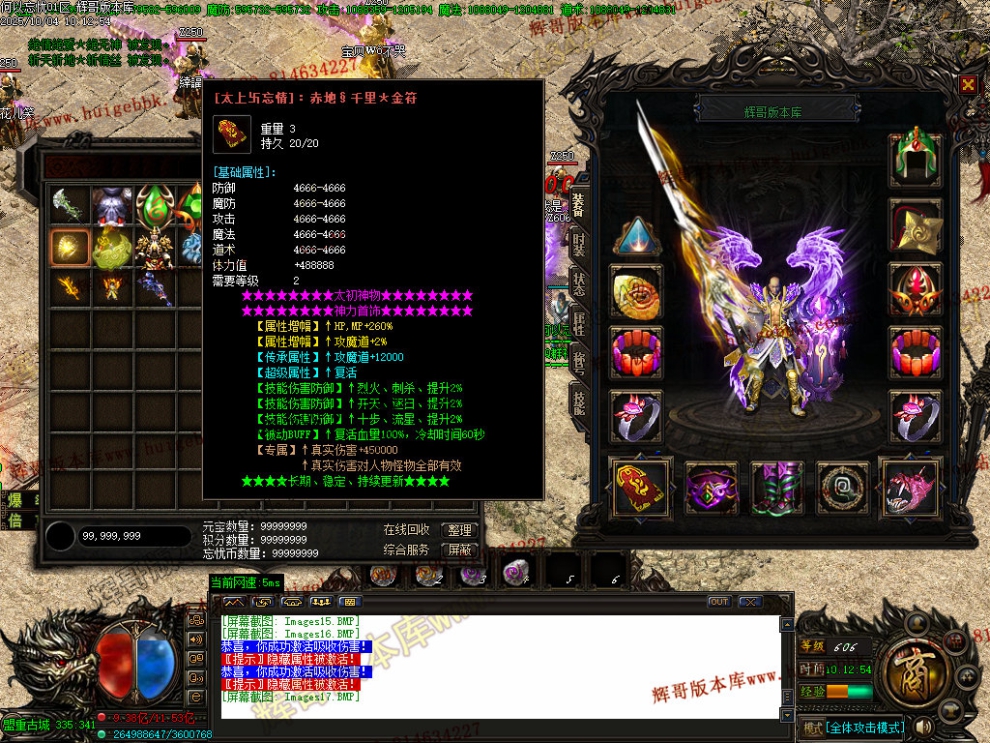The width and height of the screenshot is (990, 743).
Task: Select the gold star medal slot
Action: (x=915, y=226)
